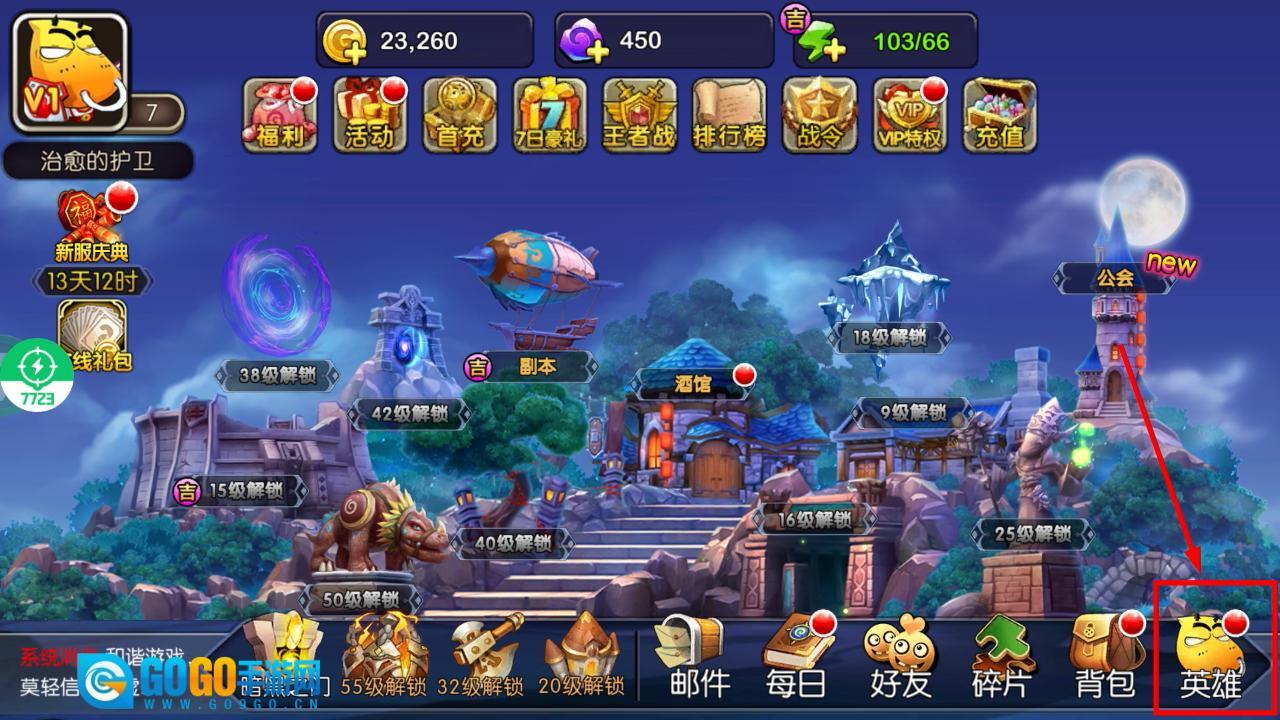Add gold with the coin plus button
The width and height of the screenshot is (1280, 720).
345,42
